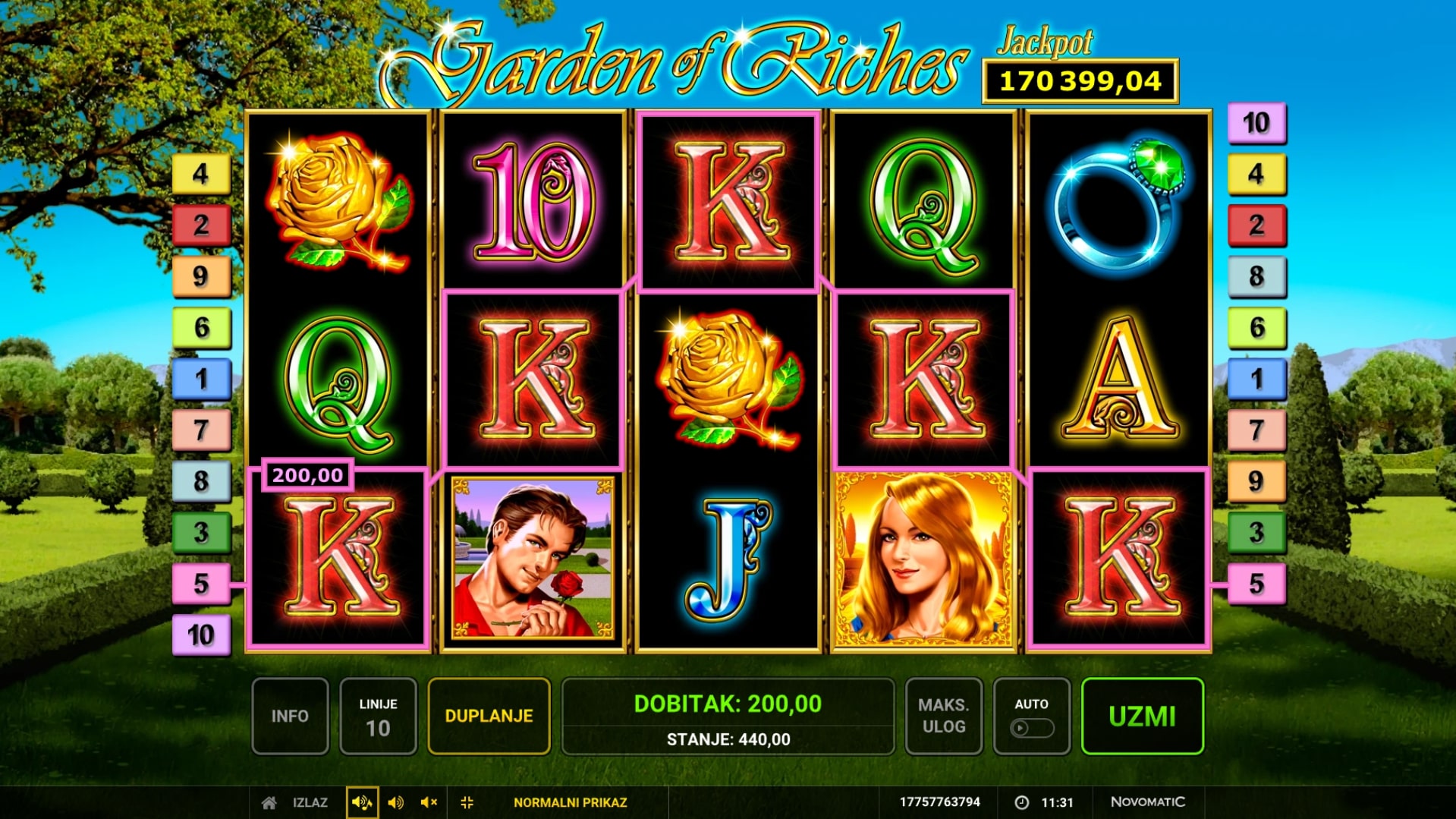Select sound with music option

pos(362,802)
